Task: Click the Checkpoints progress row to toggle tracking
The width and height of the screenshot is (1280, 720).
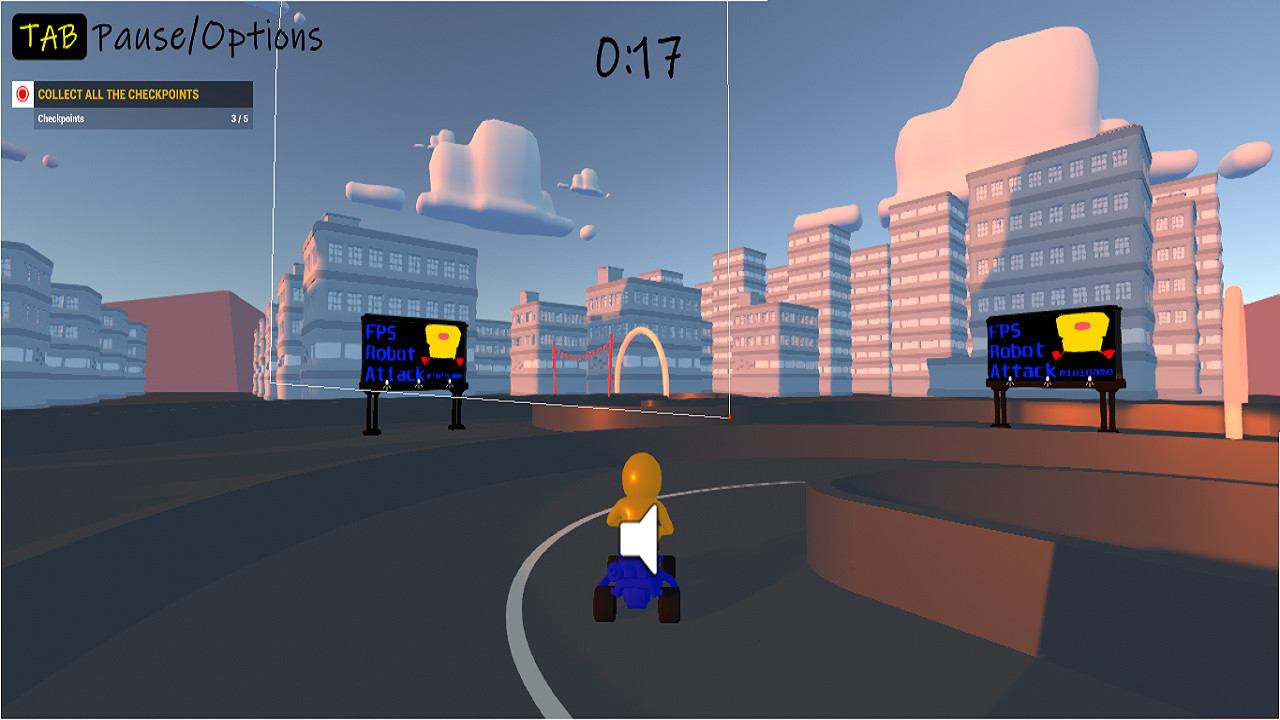Action: tap(143, 118)
